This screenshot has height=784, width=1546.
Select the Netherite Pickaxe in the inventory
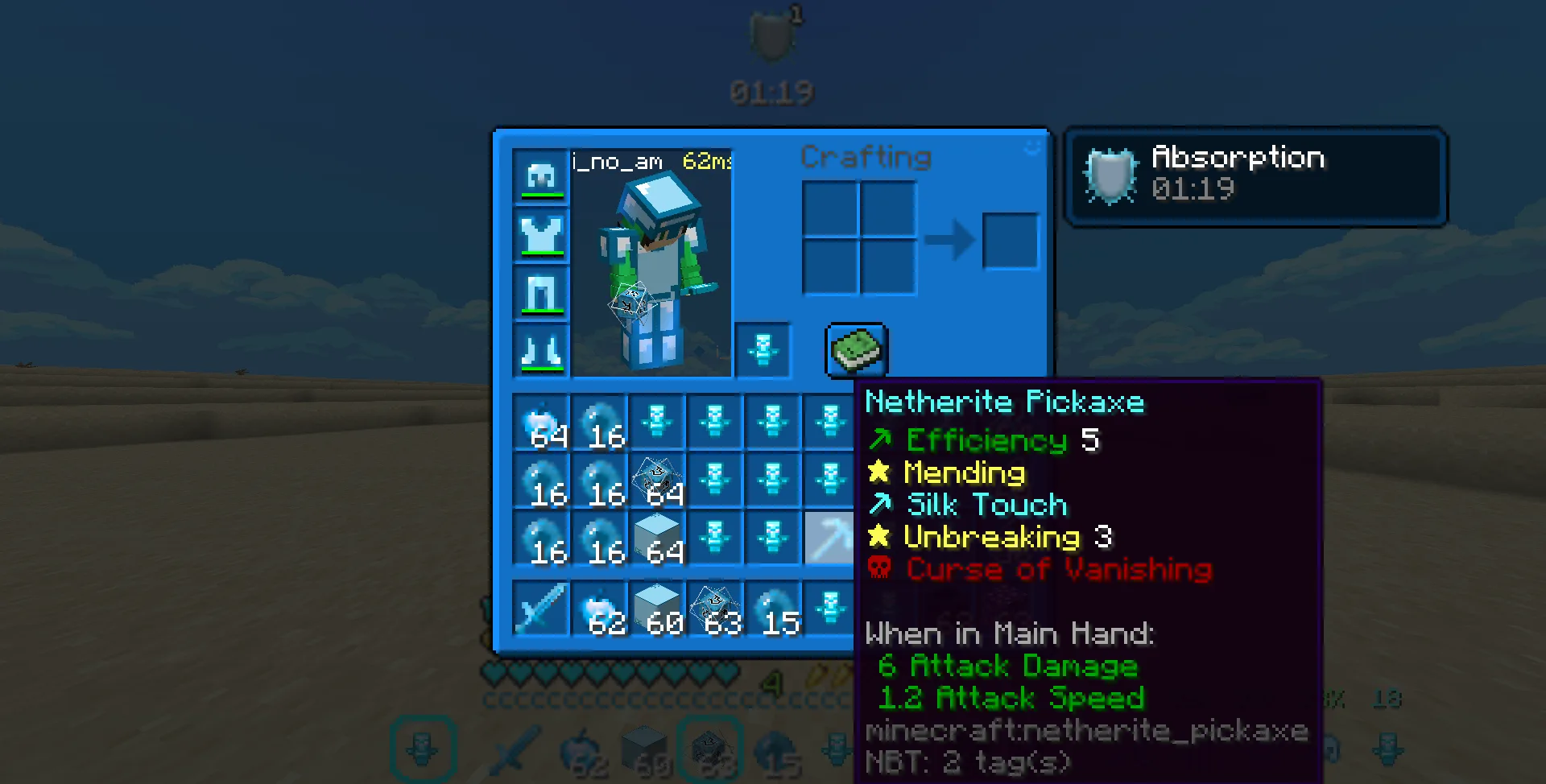coord(829,535)
